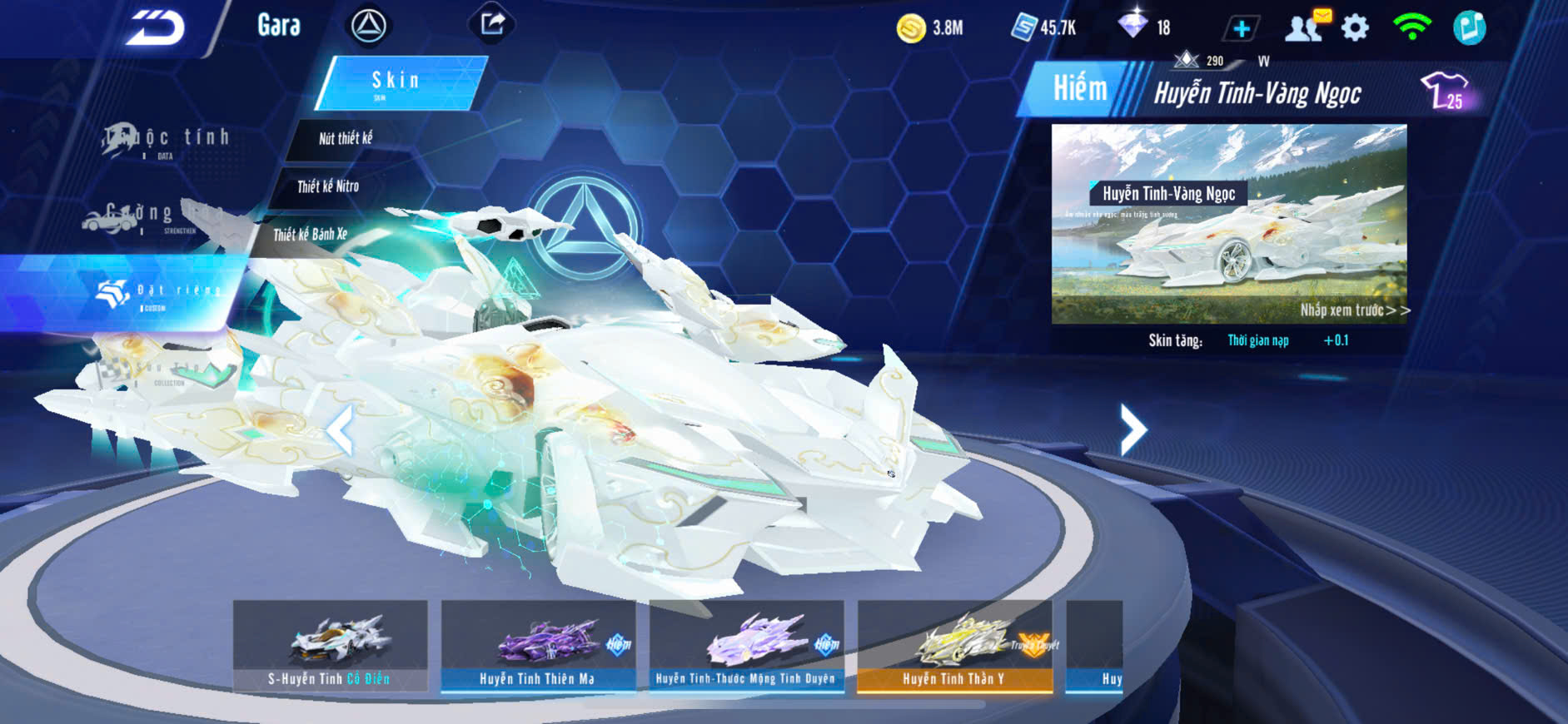Screen dimensions: 1568x724
Task: Open the friends icon with mail badge
Action: click(x=1305, y=27)
